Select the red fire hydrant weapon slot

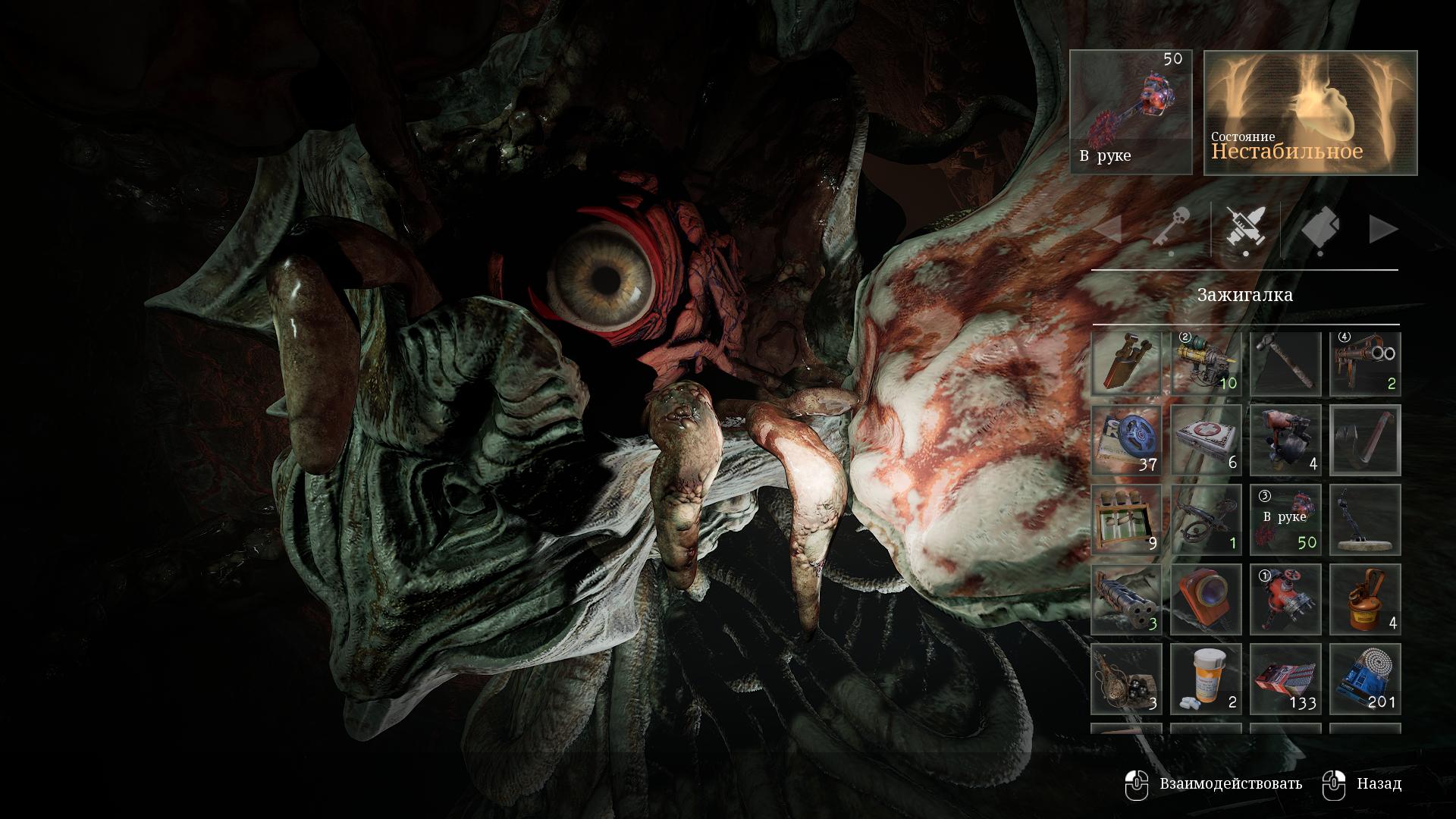coord(1285,600)
